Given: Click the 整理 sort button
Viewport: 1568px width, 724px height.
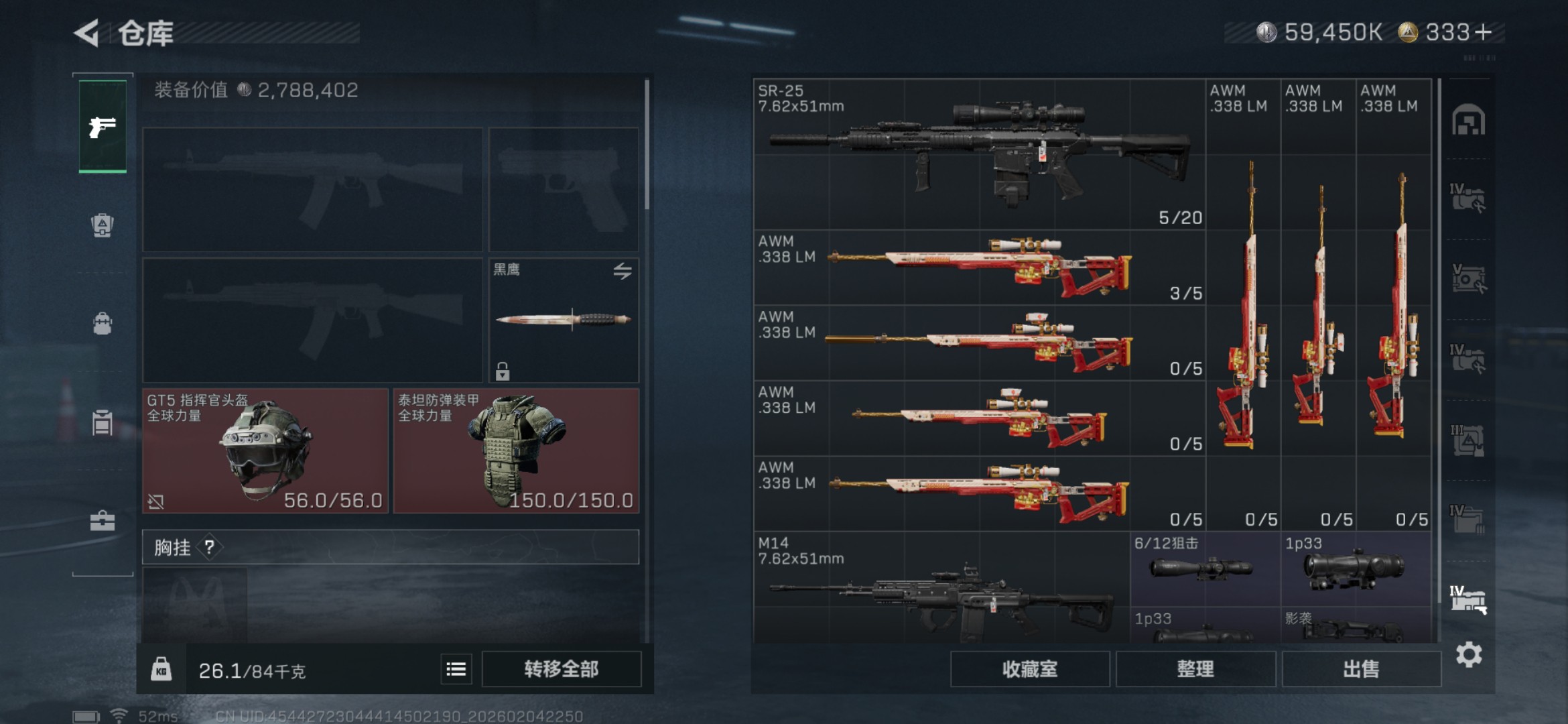Looking at the screenshot, I should pos(1195,669).
